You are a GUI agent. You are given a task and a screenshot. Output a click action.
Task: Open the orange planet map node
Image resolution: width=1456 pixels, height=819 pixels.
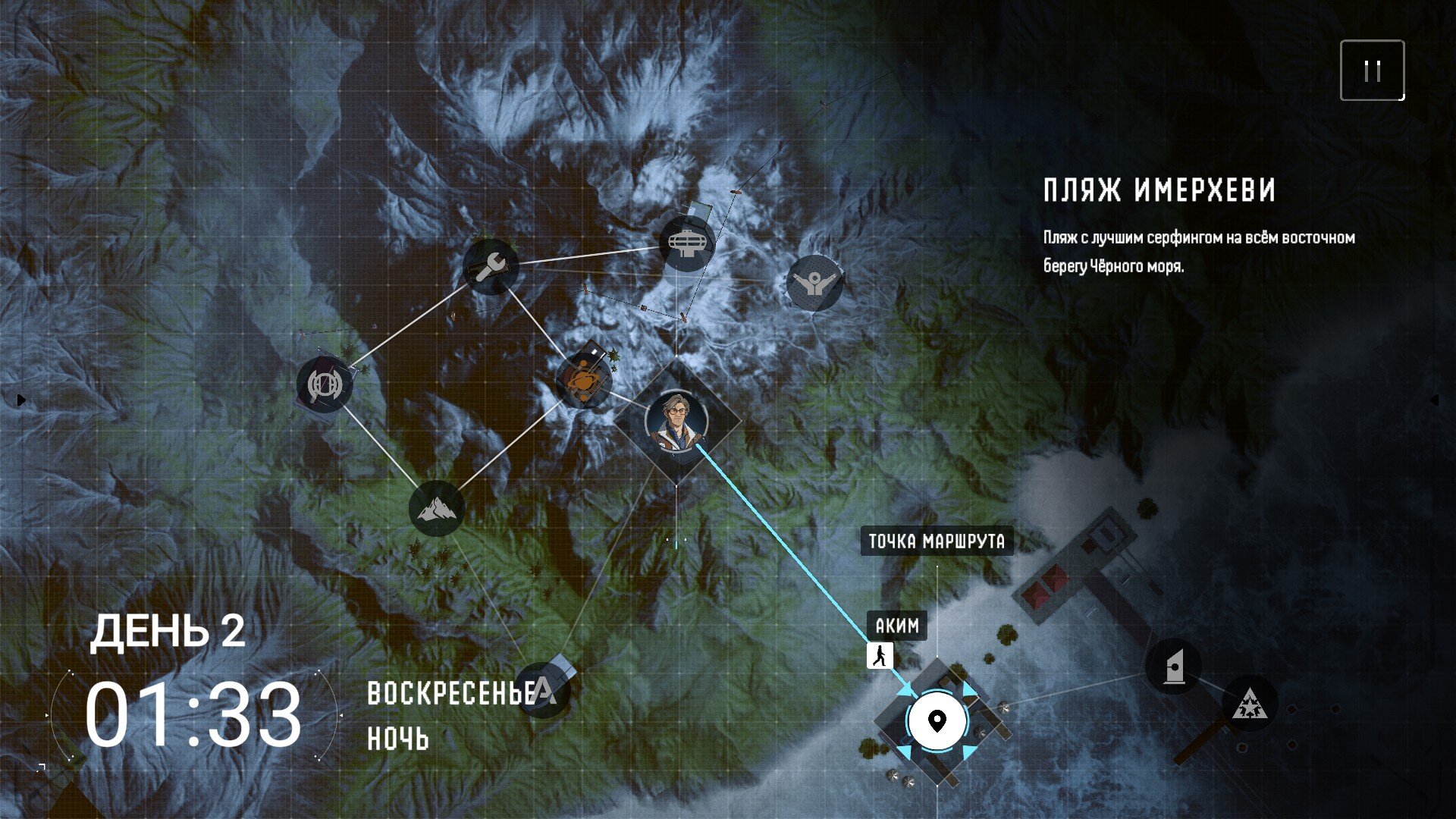click(584, 378)
